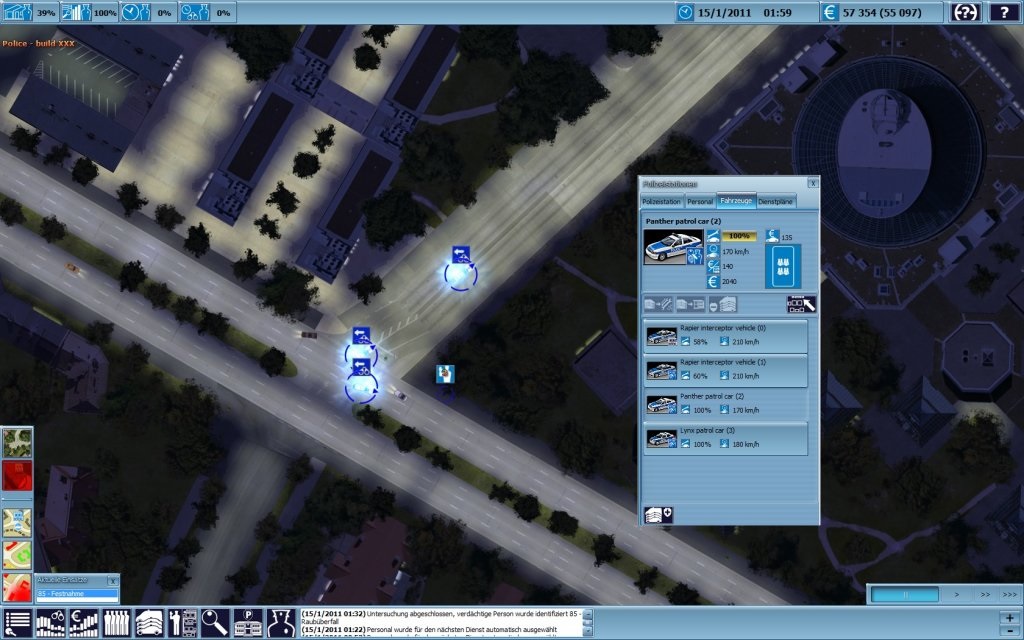The width and height of the screenshot is (1024, 640).
Task: Open the handcuffs statistics chart
Action: pos(50,623)
